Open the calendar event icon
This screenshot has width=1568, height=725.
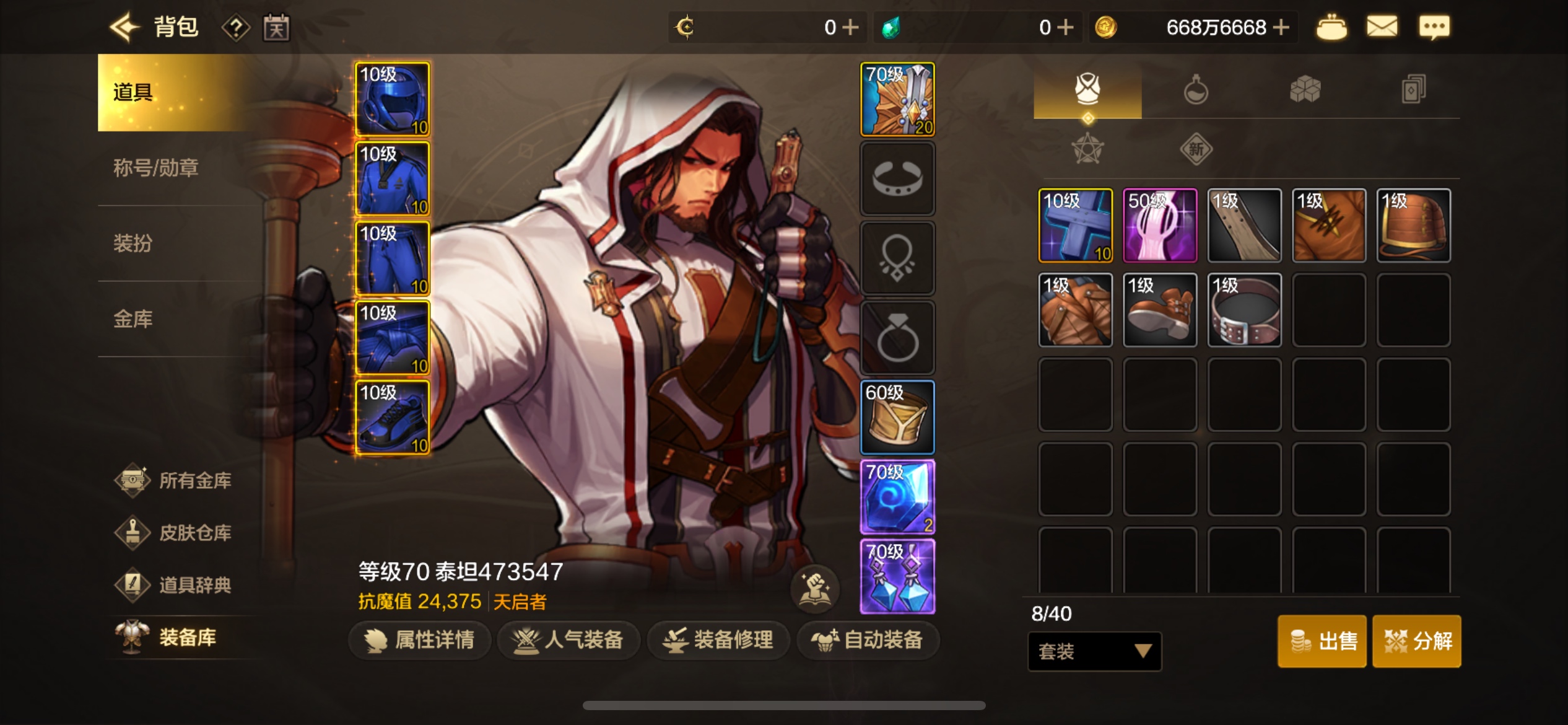277,27
